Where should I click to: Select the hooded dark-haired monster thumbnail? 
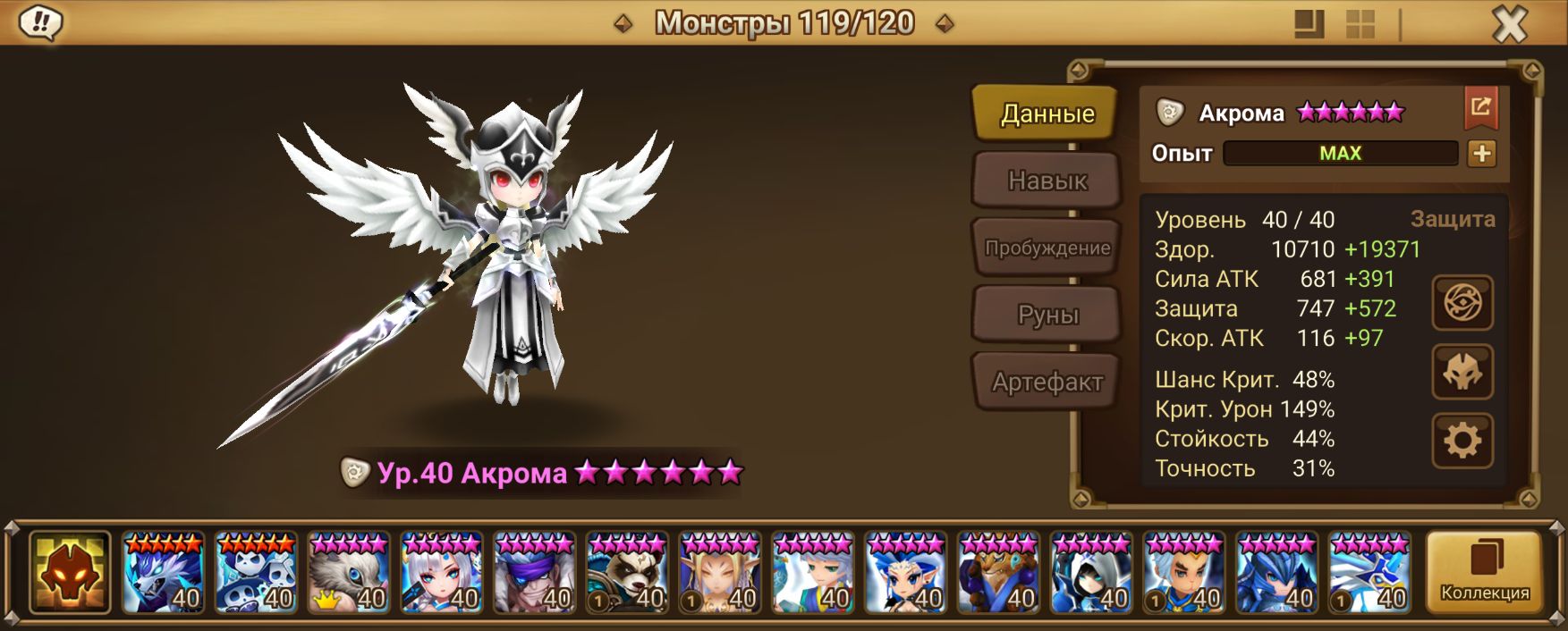click(x=1091, y=572)
